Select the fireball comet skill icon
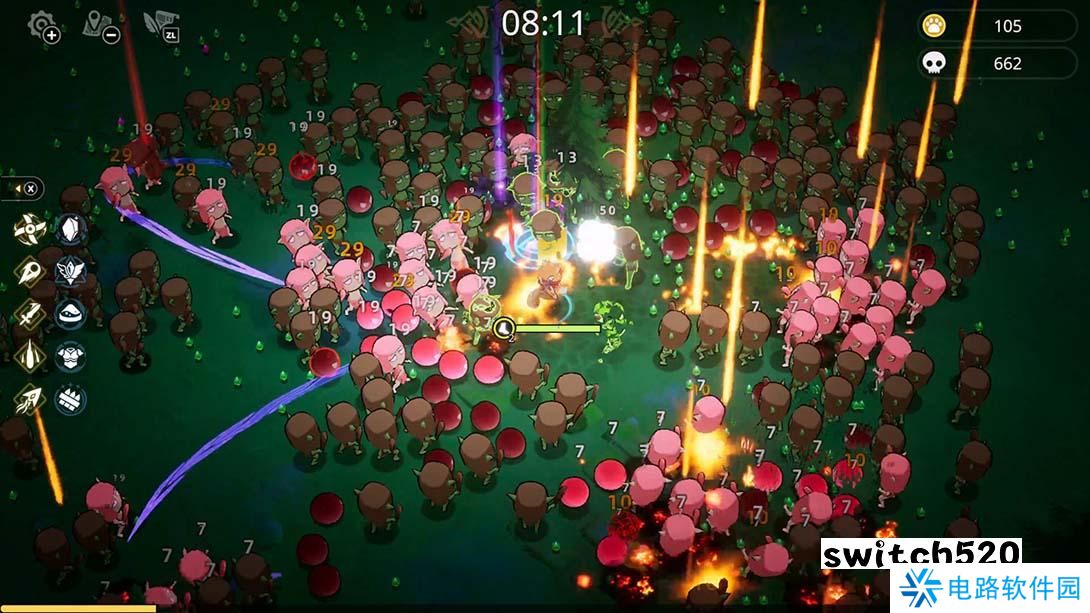The image size is (1090, 613). coord(29,271)
